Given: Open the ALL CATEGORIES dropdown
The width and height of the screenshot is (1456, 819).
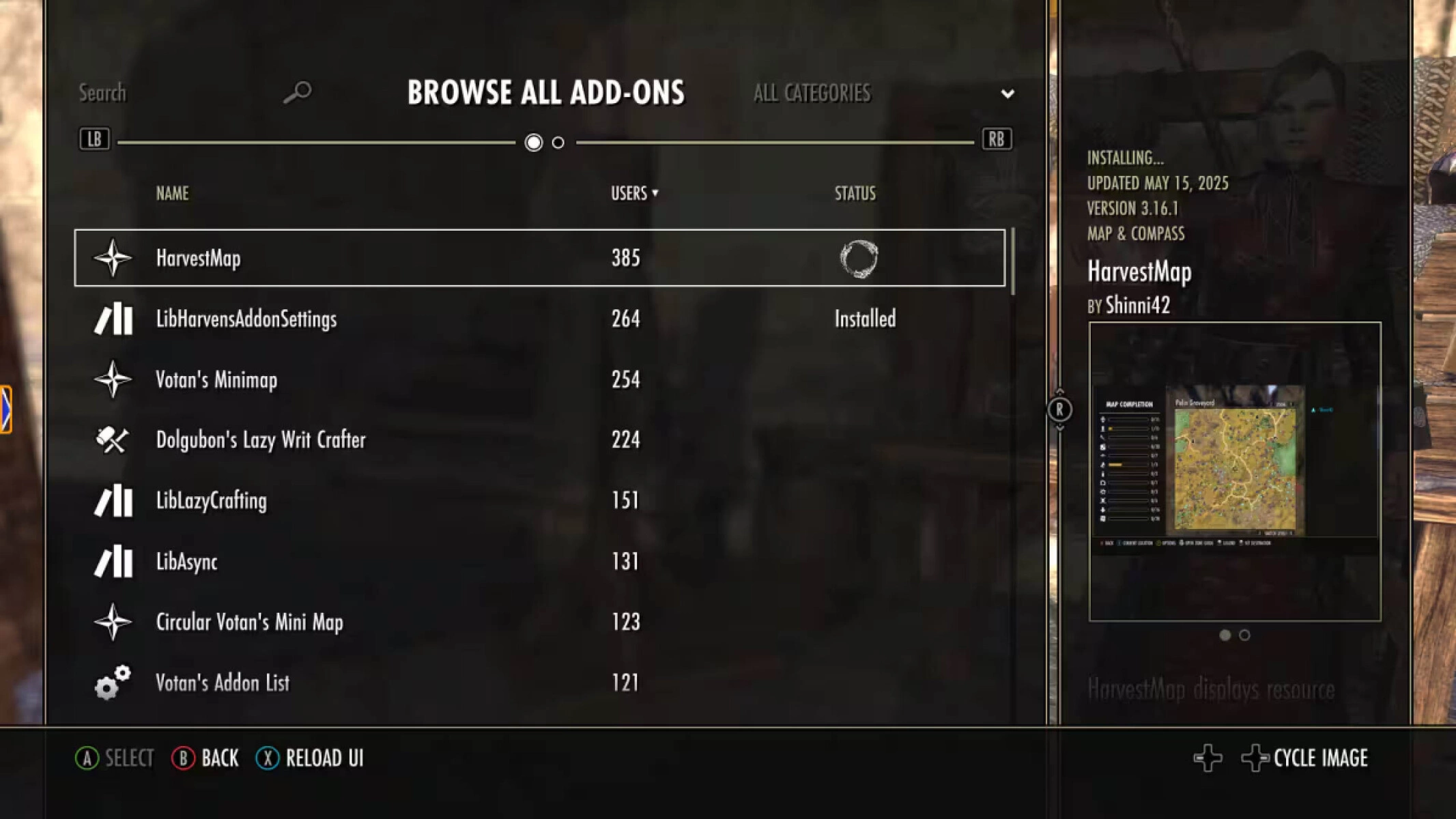Looking at the screenshot, I should tap(1008, 94).
